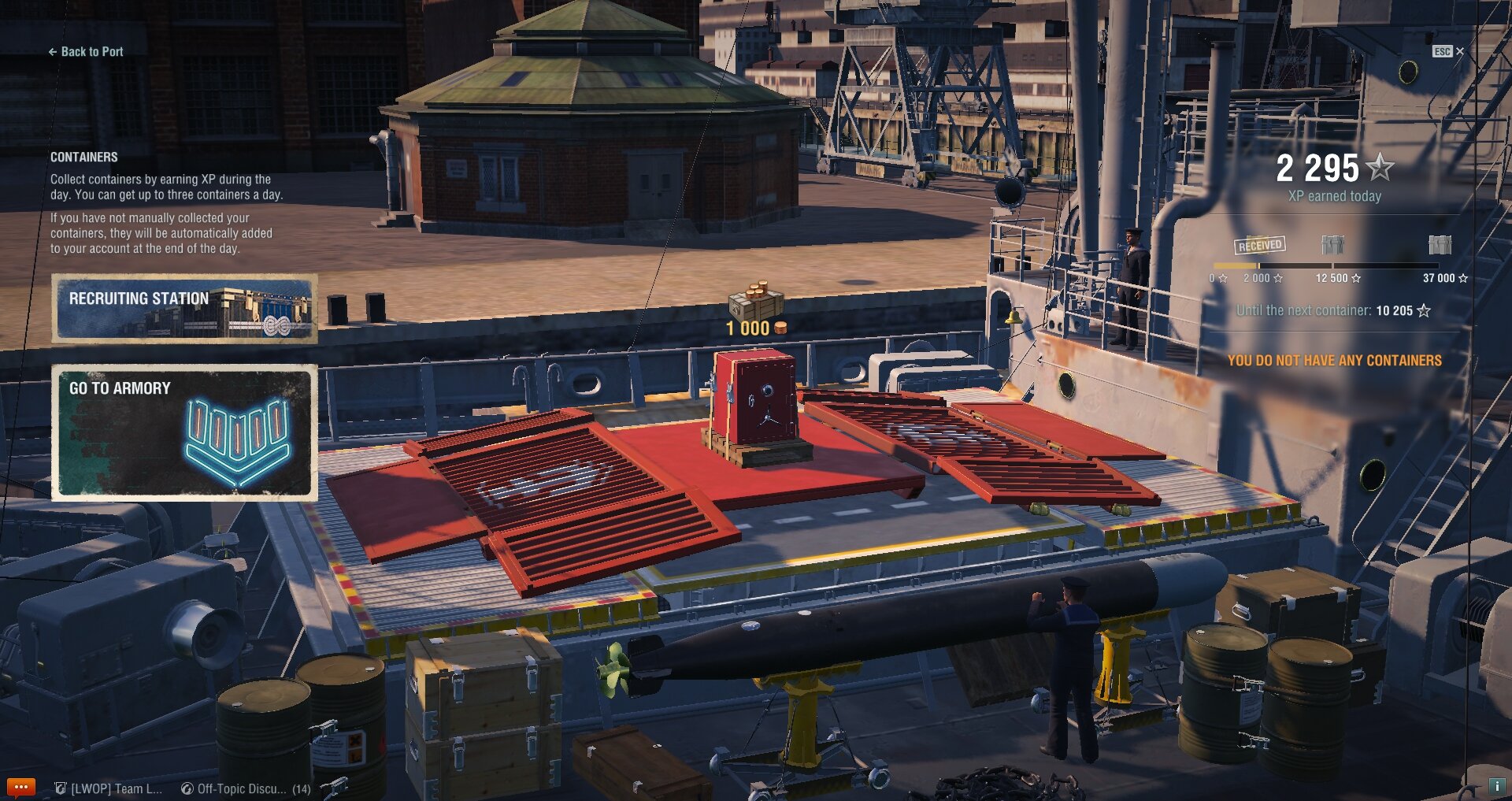
Task: Open the orange chat bubble button
Action: coord(20,787)
